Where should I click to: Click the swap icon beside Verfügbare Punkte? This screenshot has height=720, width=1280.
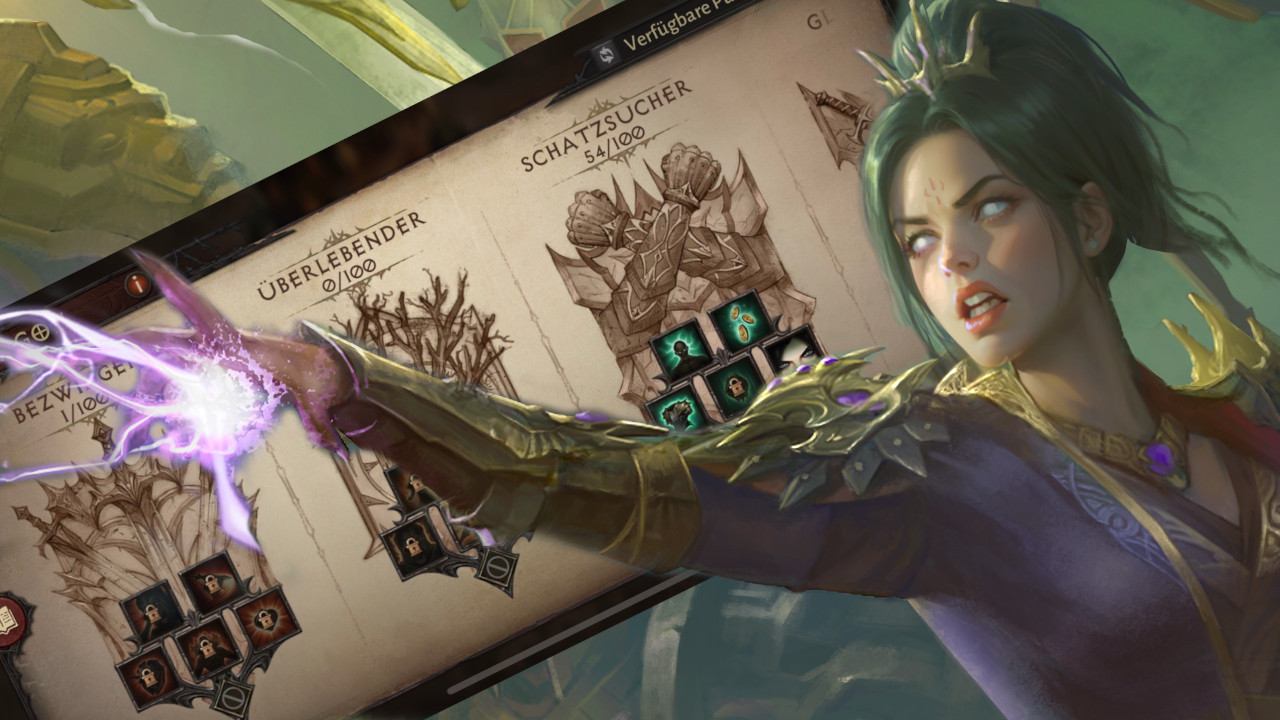click(606, 55)
